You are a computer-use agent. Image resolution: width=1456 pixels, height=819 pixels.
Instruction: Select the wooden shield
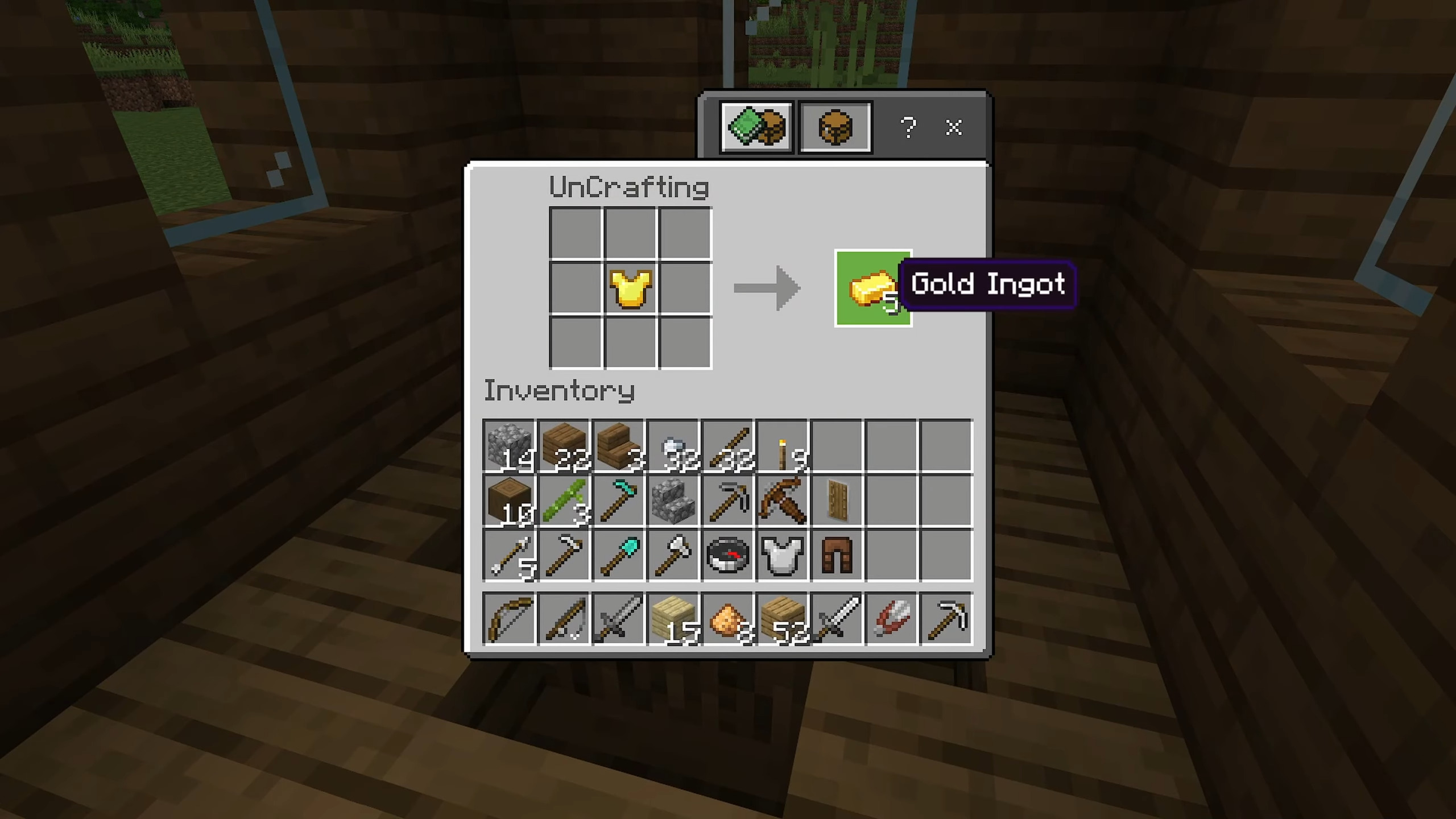click(837, 499)
